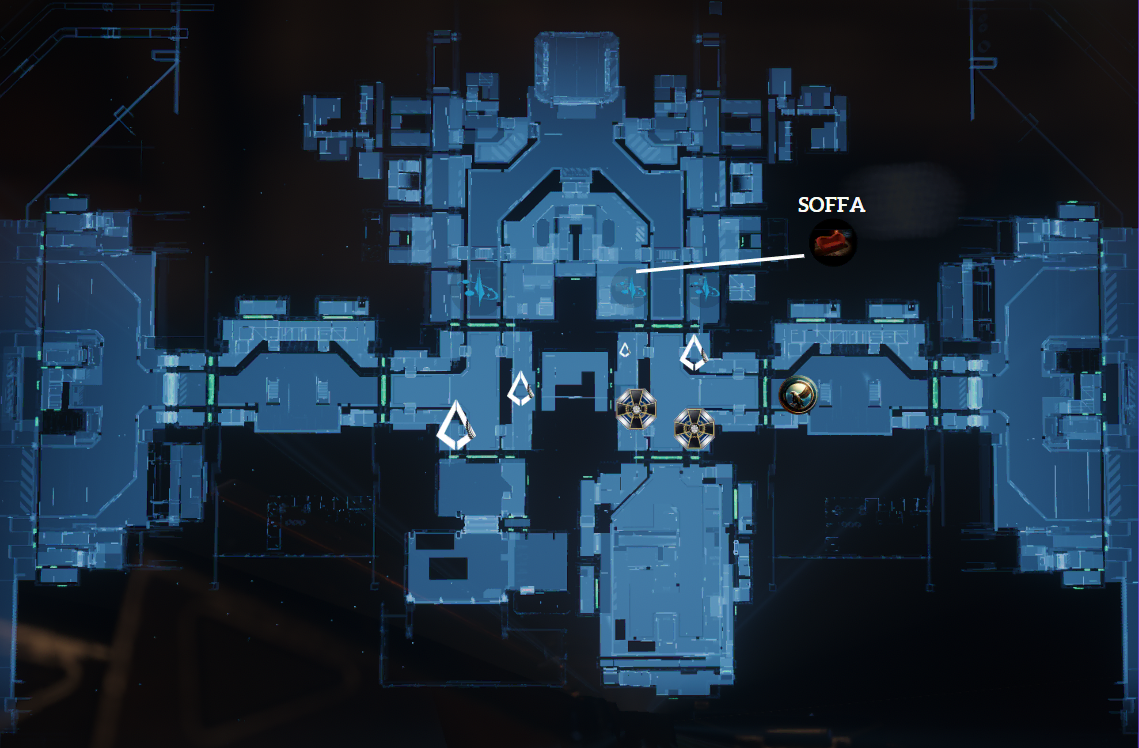Pick the smallest white diamond-shaped map marker
Image resolution: width=1139 pixels, height=748 pixels.
coord(625,350)
